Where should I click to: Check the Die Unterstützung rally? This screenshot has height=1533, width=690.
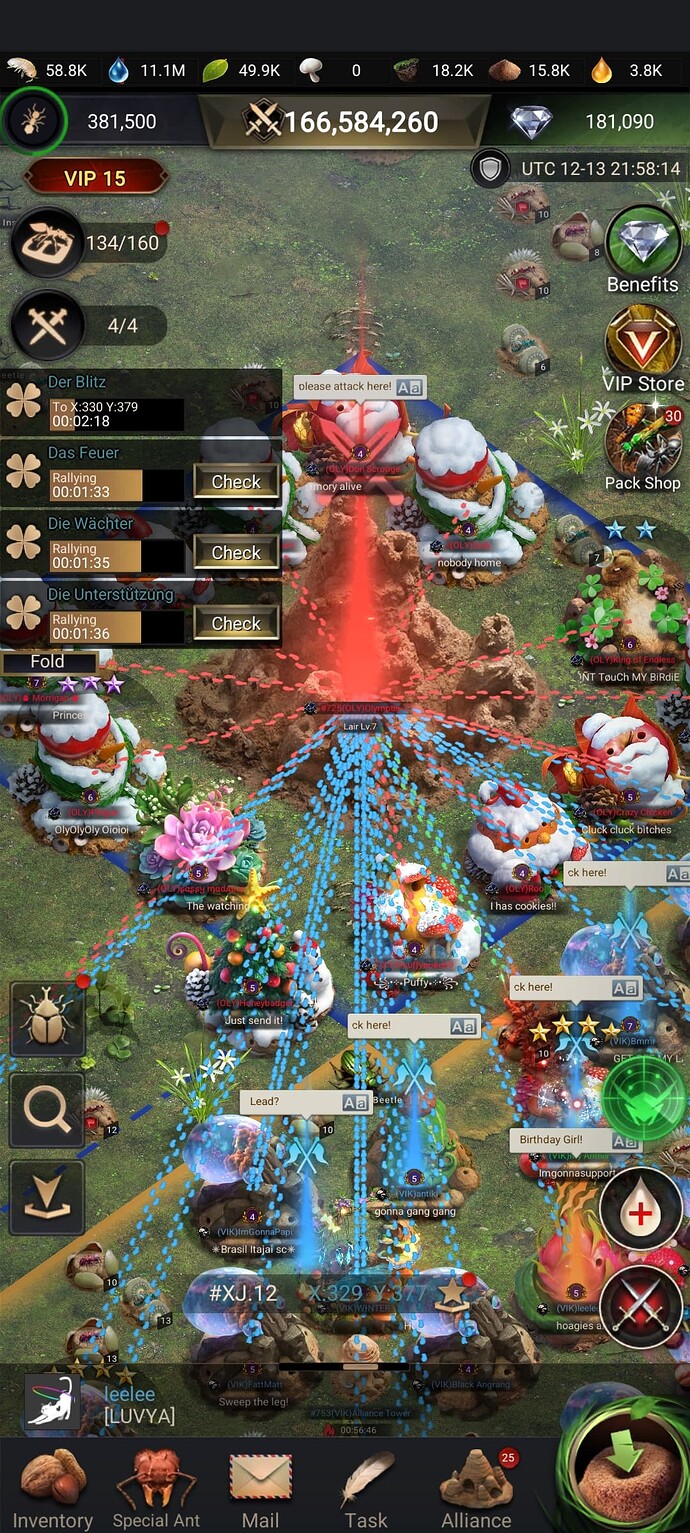[x=236, y=624]
